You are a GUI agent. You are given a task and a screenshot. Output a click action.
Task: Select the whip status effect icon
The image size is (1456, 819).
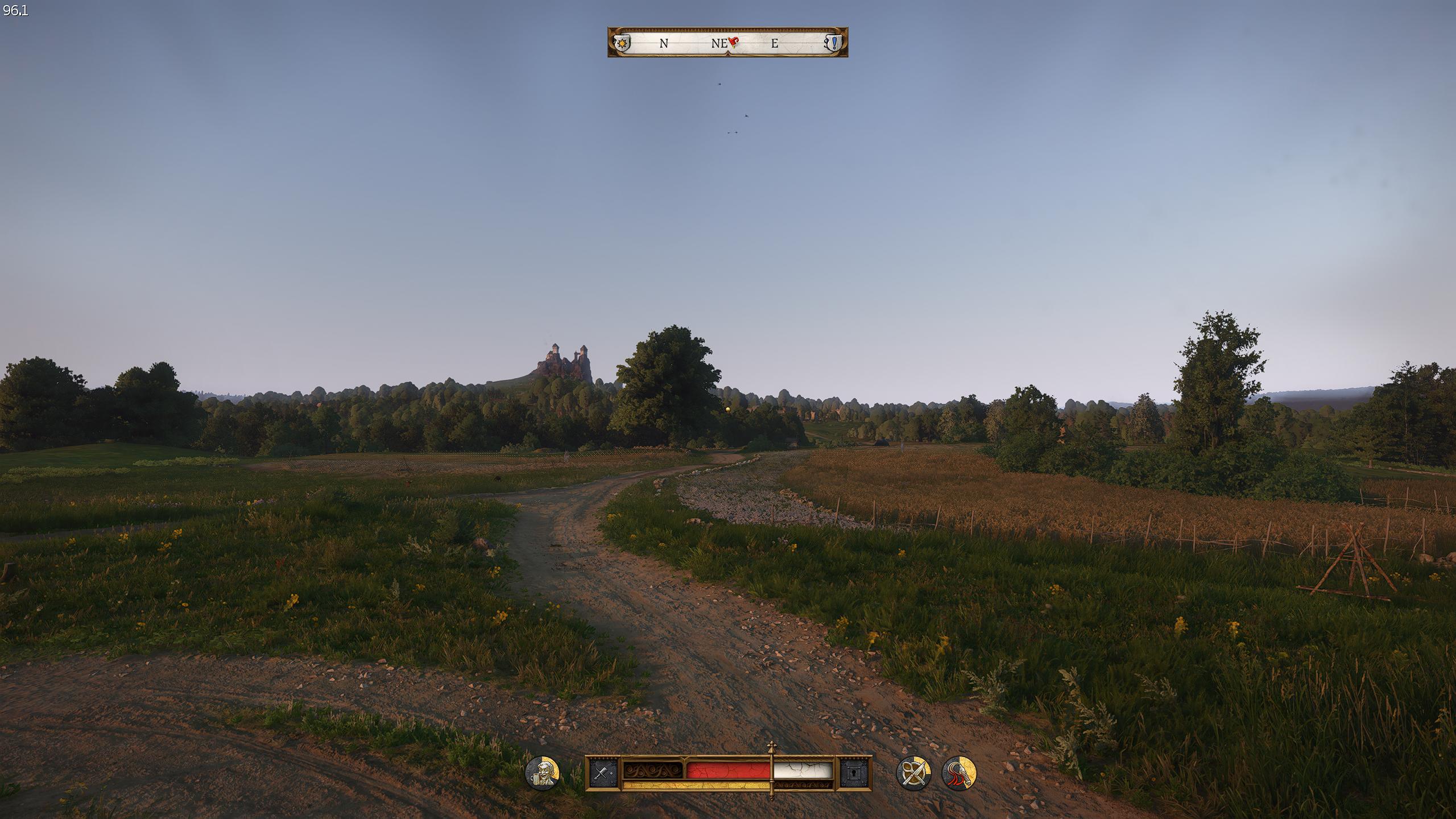click(x=959, y=773)
